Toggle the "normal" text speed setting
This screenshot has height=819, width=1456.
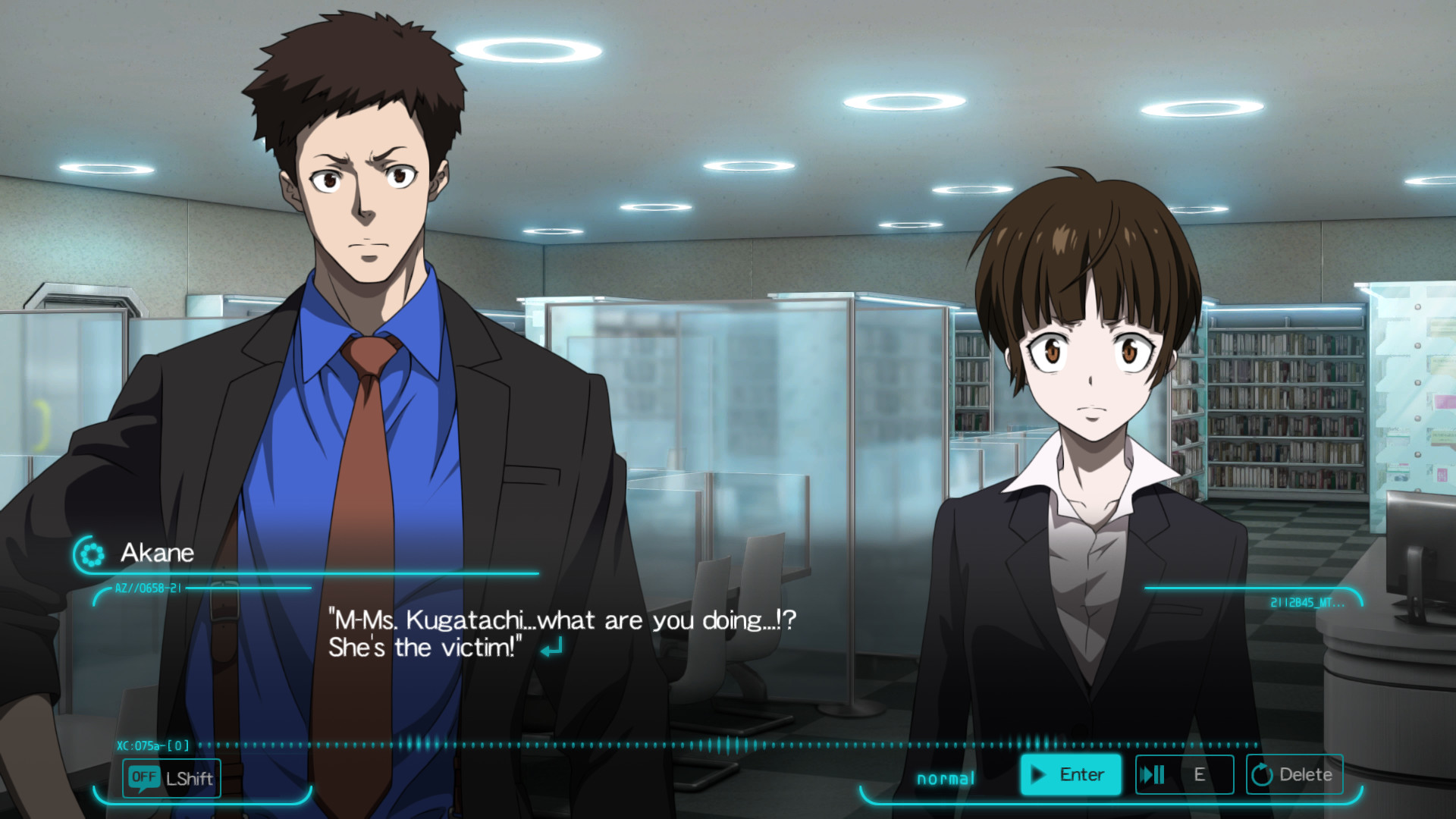click(944, 777)
